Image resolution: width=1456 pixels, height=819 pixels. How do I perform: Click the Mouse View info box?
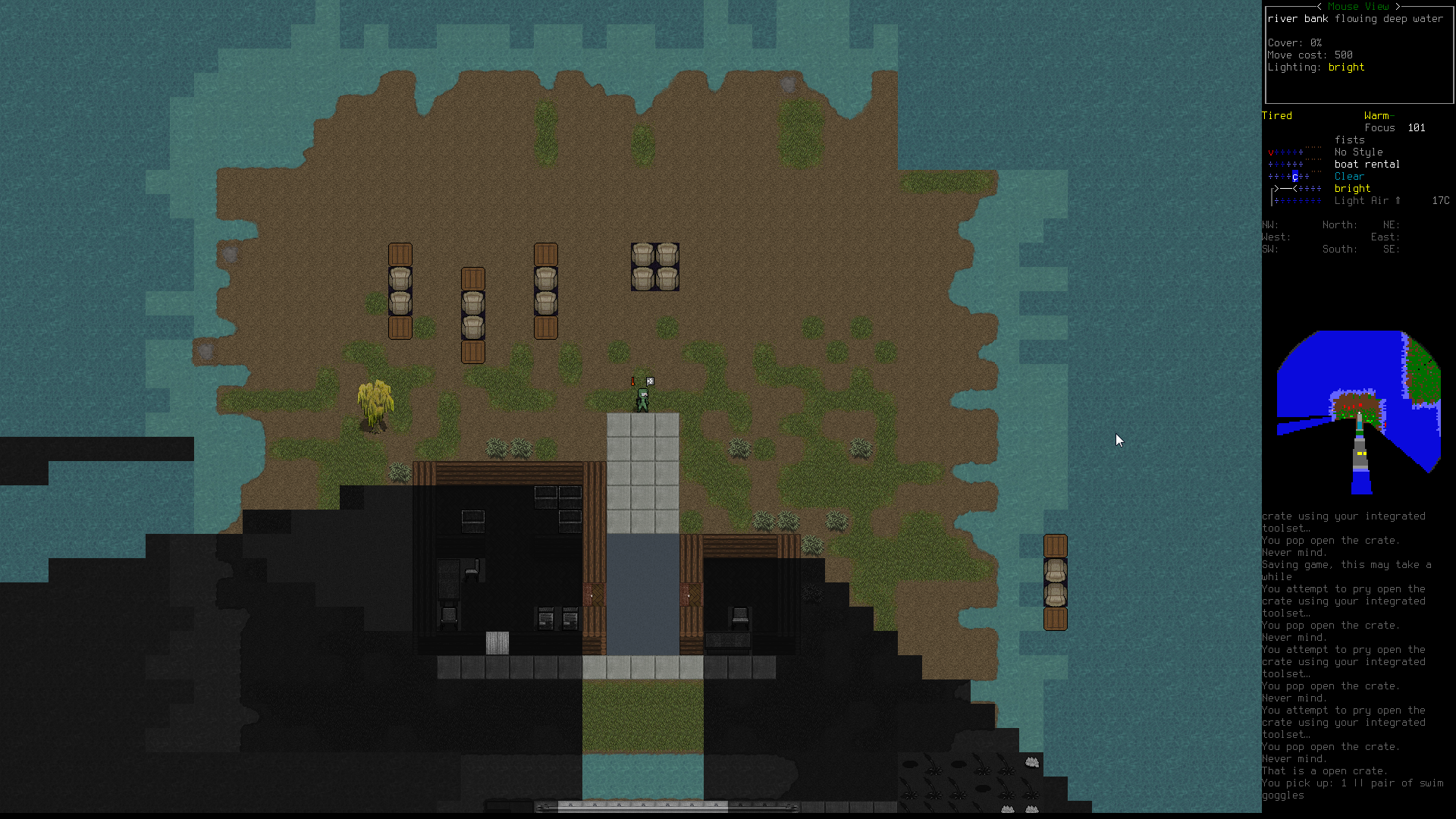click(x=1357, y=55)
